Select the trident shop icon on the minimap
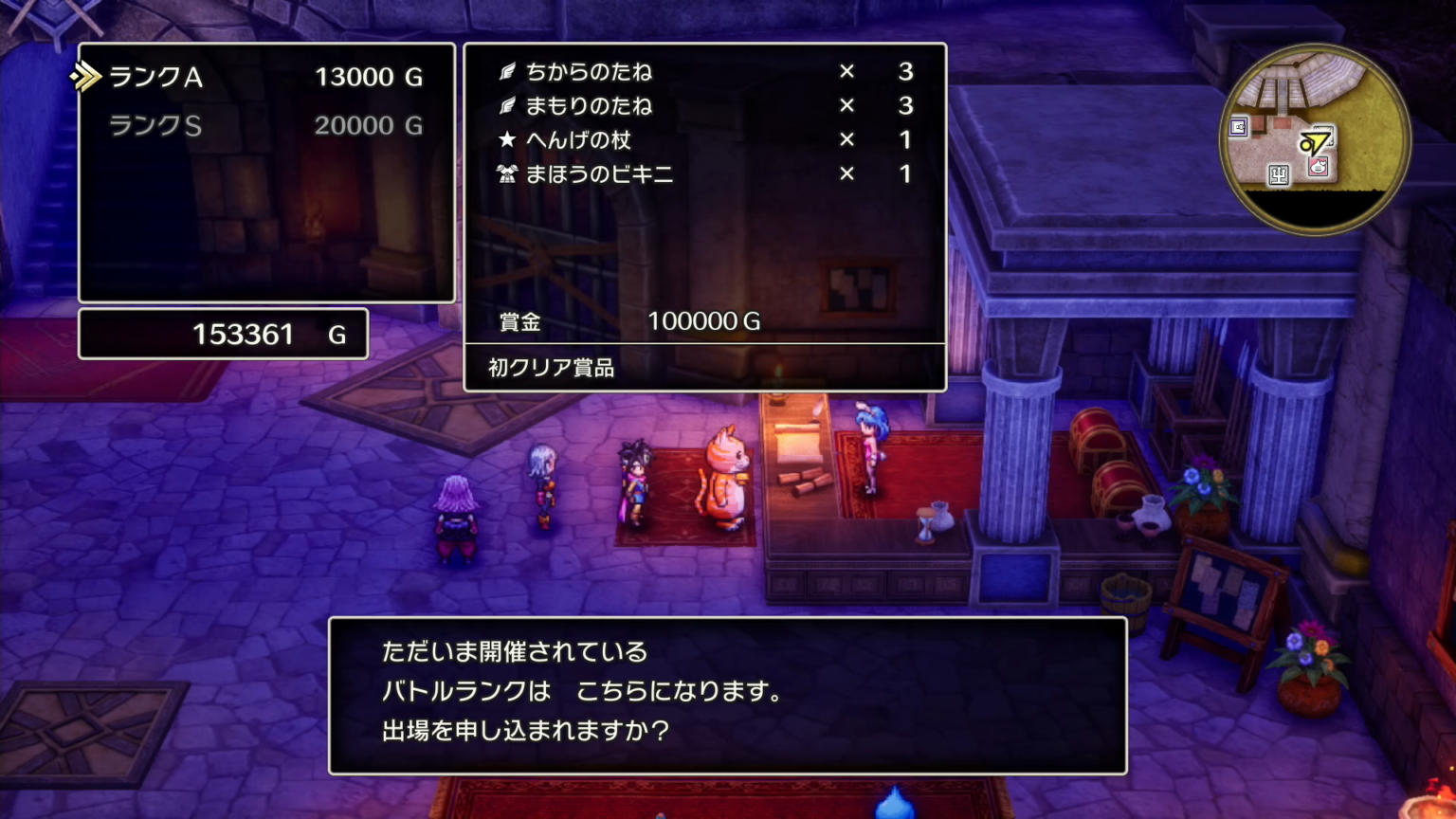This screenshot has height=819, width=1456. (x=1278, y=176)
